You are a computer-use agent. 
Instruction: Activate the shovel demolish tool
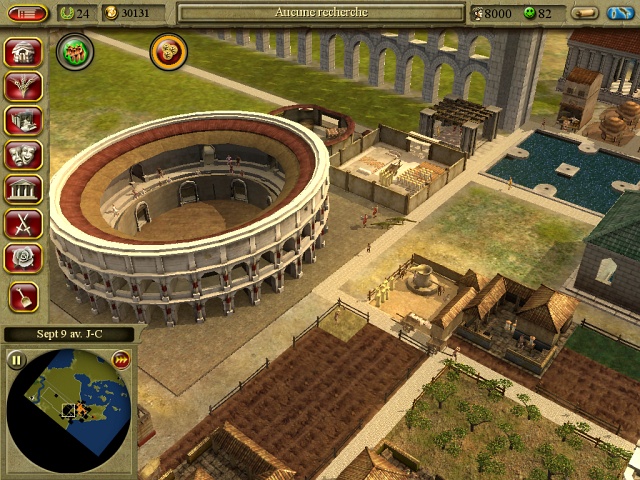point(22,294)
